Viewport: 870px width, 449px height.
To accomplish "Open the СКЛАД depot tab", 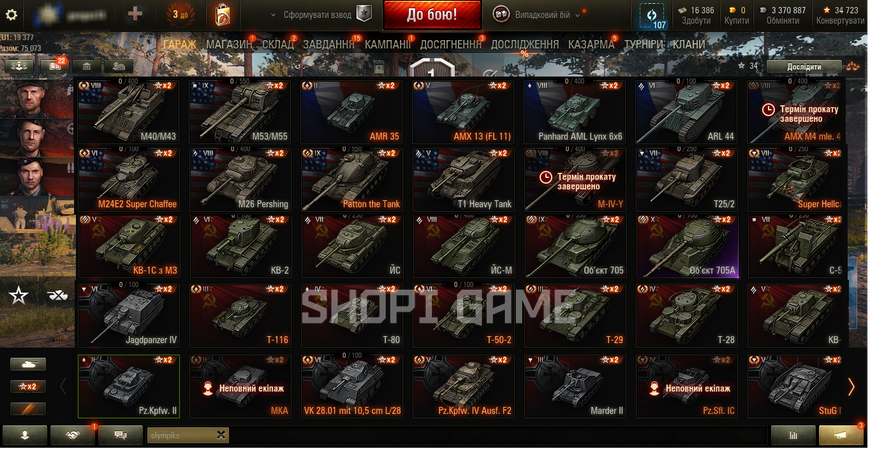I will [278, 45].
